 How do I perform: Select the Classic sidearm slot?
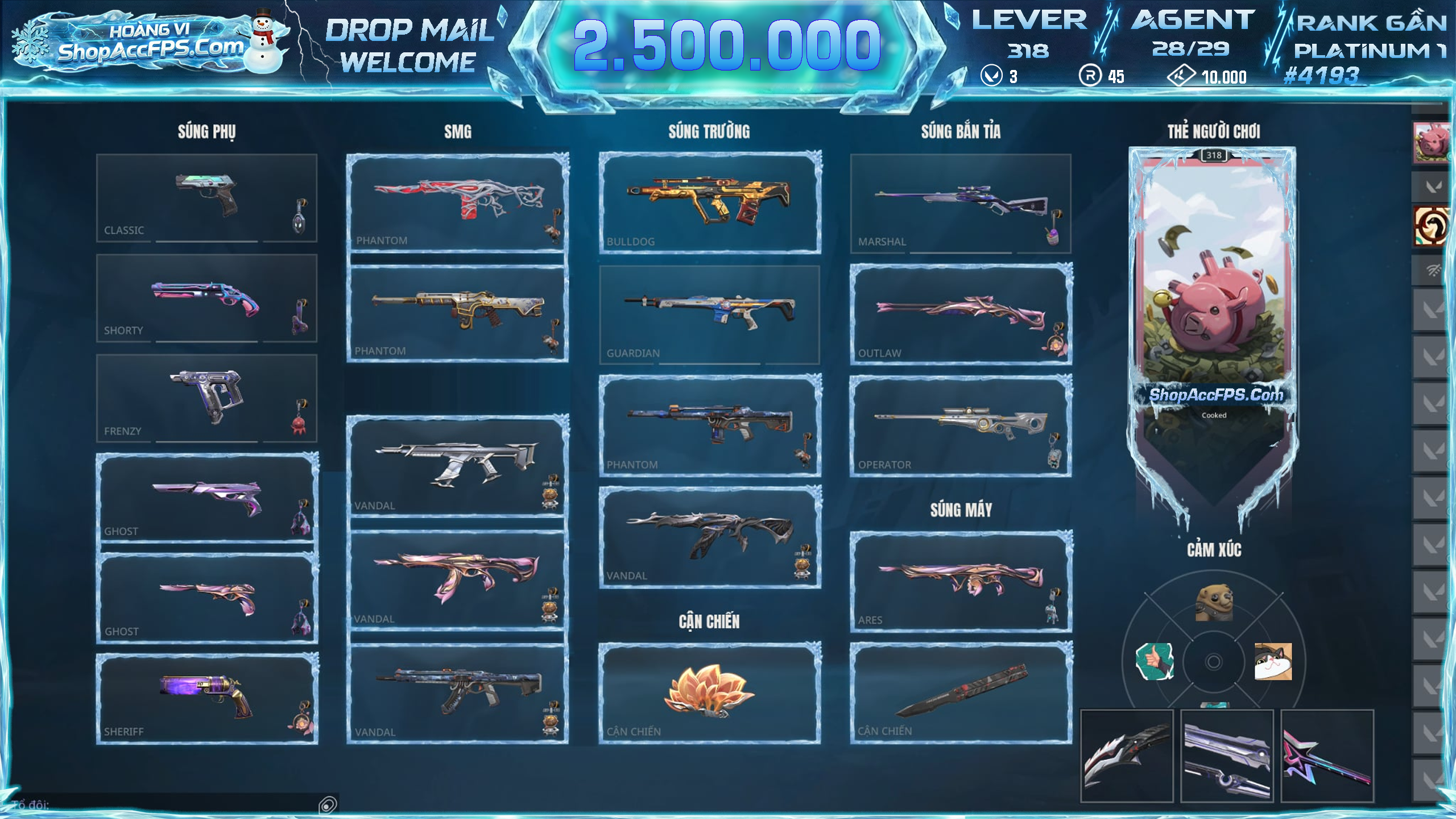206,198
